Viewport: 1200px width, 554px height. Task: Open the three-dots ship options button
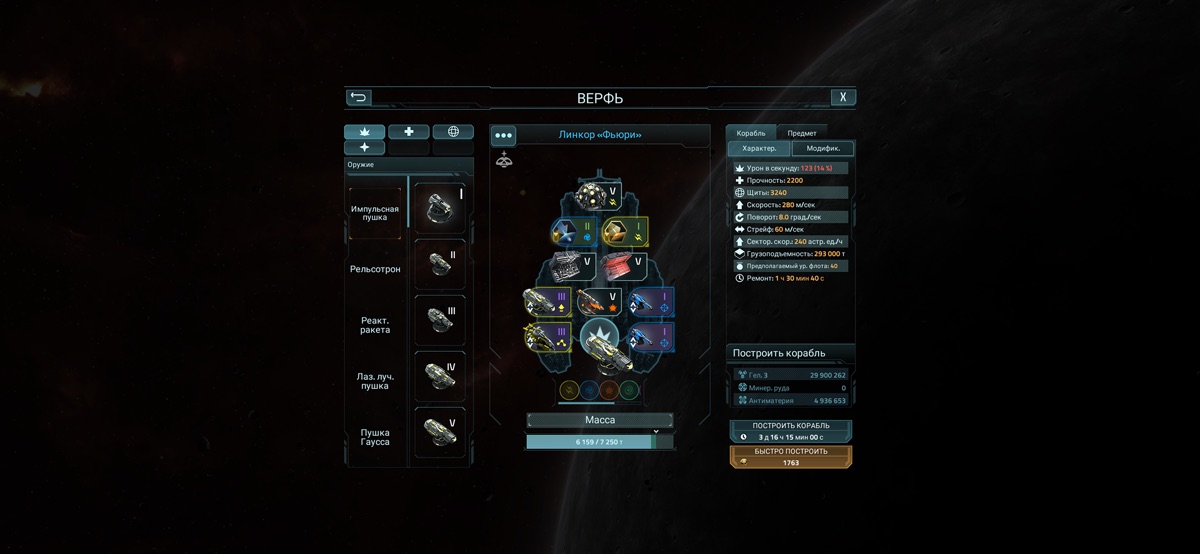503,135
